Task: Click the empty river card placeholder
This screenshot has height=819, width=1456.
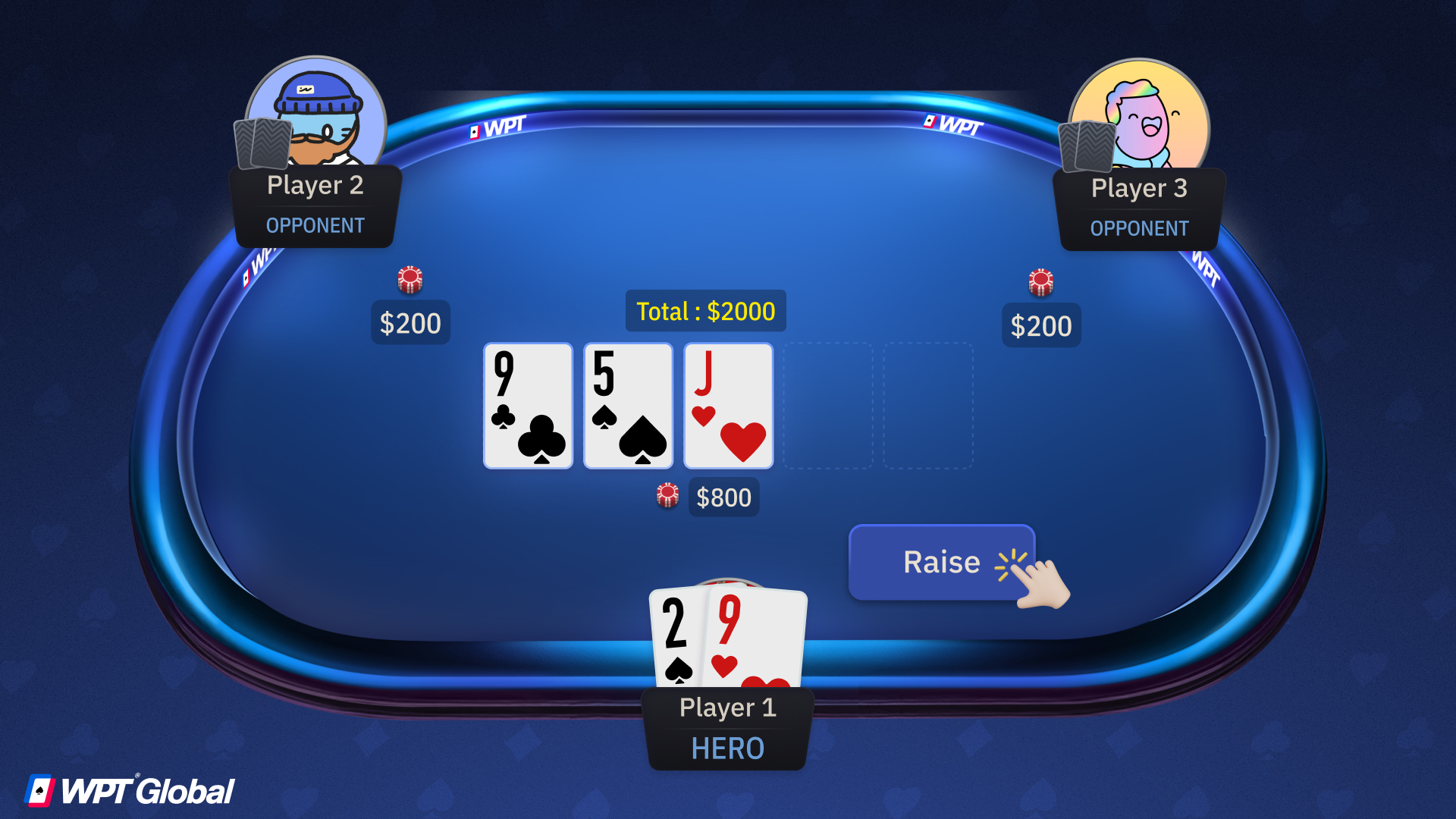Action: (x=928, y=405)
